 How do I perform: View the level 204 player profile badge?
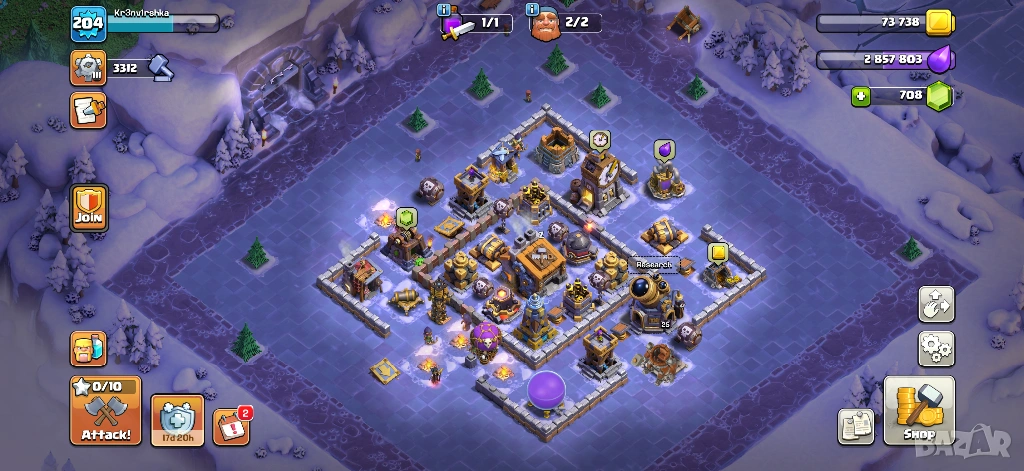[x=88, y=23]
